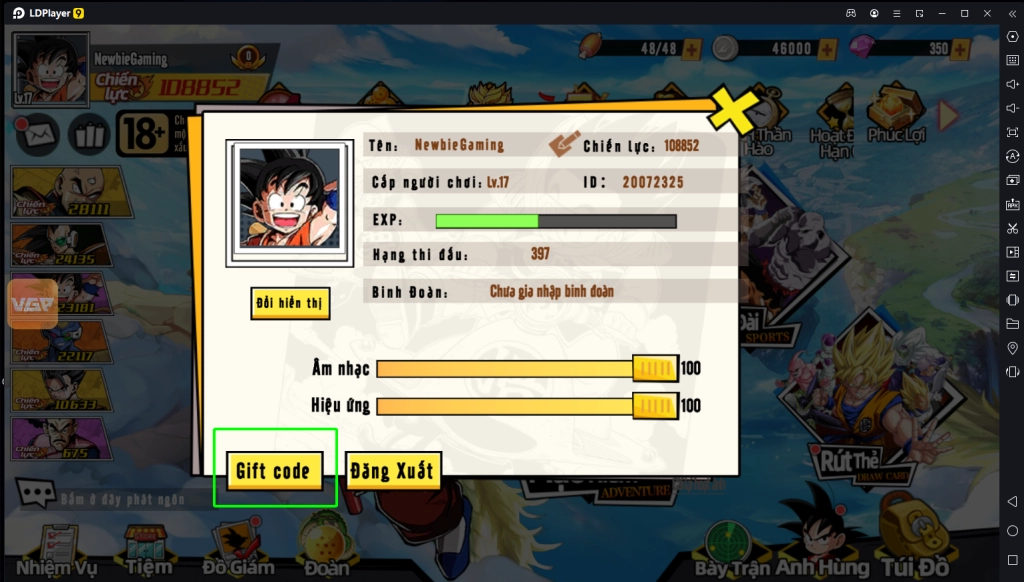Viewport: 1024px width, 582px height.
Task: Open the Nhiệm Vụ quests menu
Action: point(56,552)
